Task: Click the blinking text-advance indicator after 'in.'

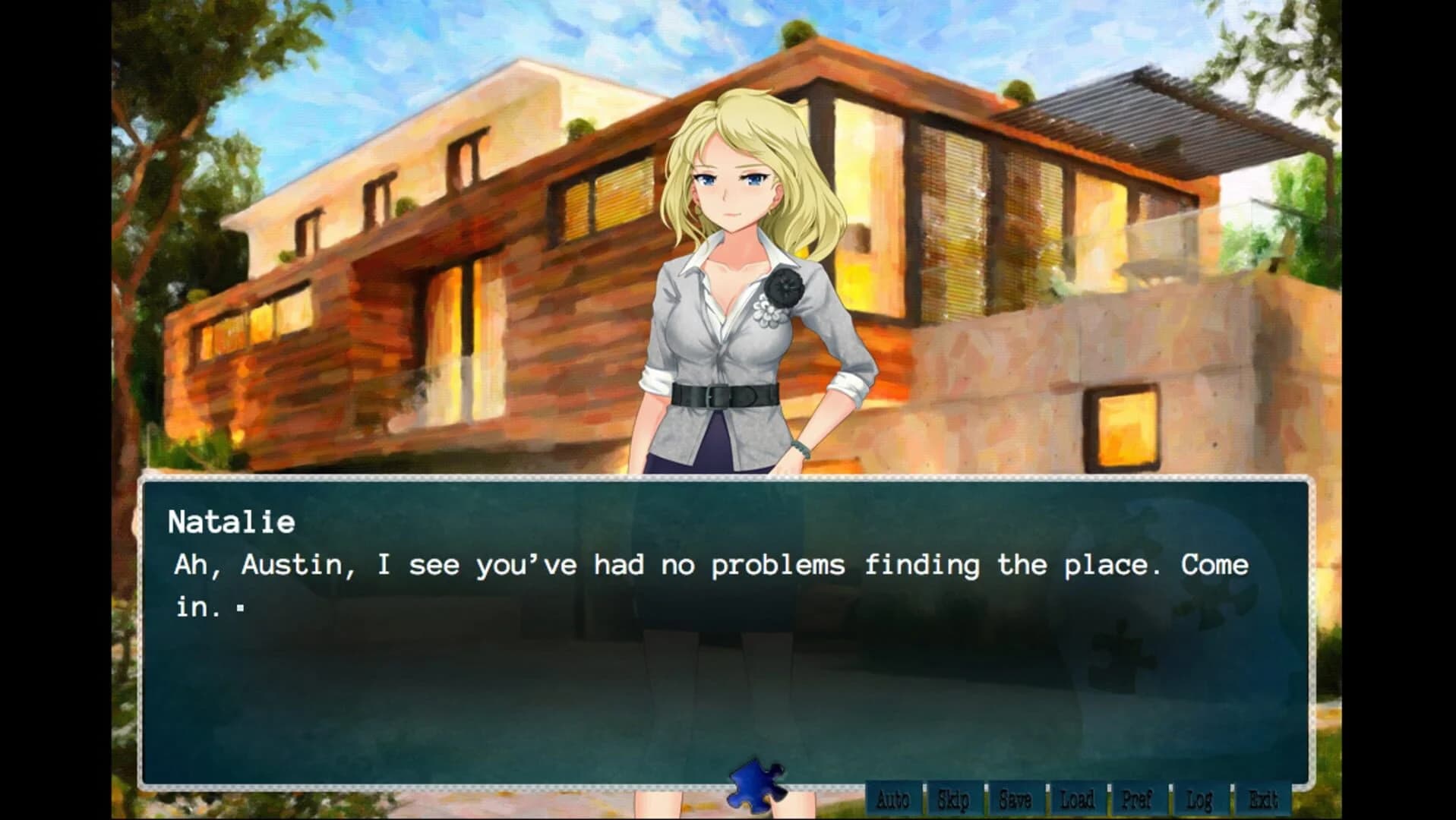Action: (x=239, y=607)
